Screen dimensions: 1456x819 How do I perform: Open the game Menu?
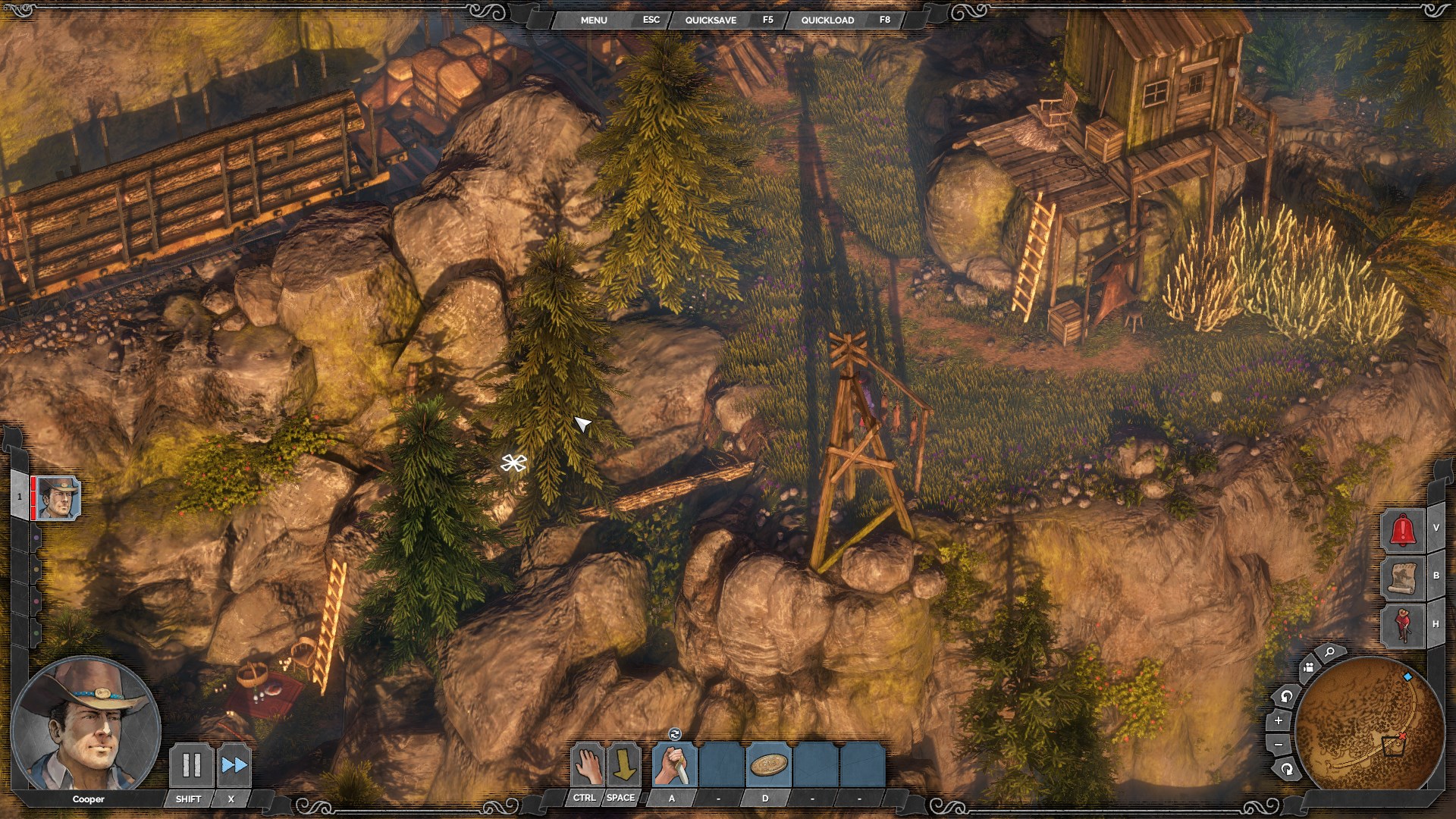point(594,20)
